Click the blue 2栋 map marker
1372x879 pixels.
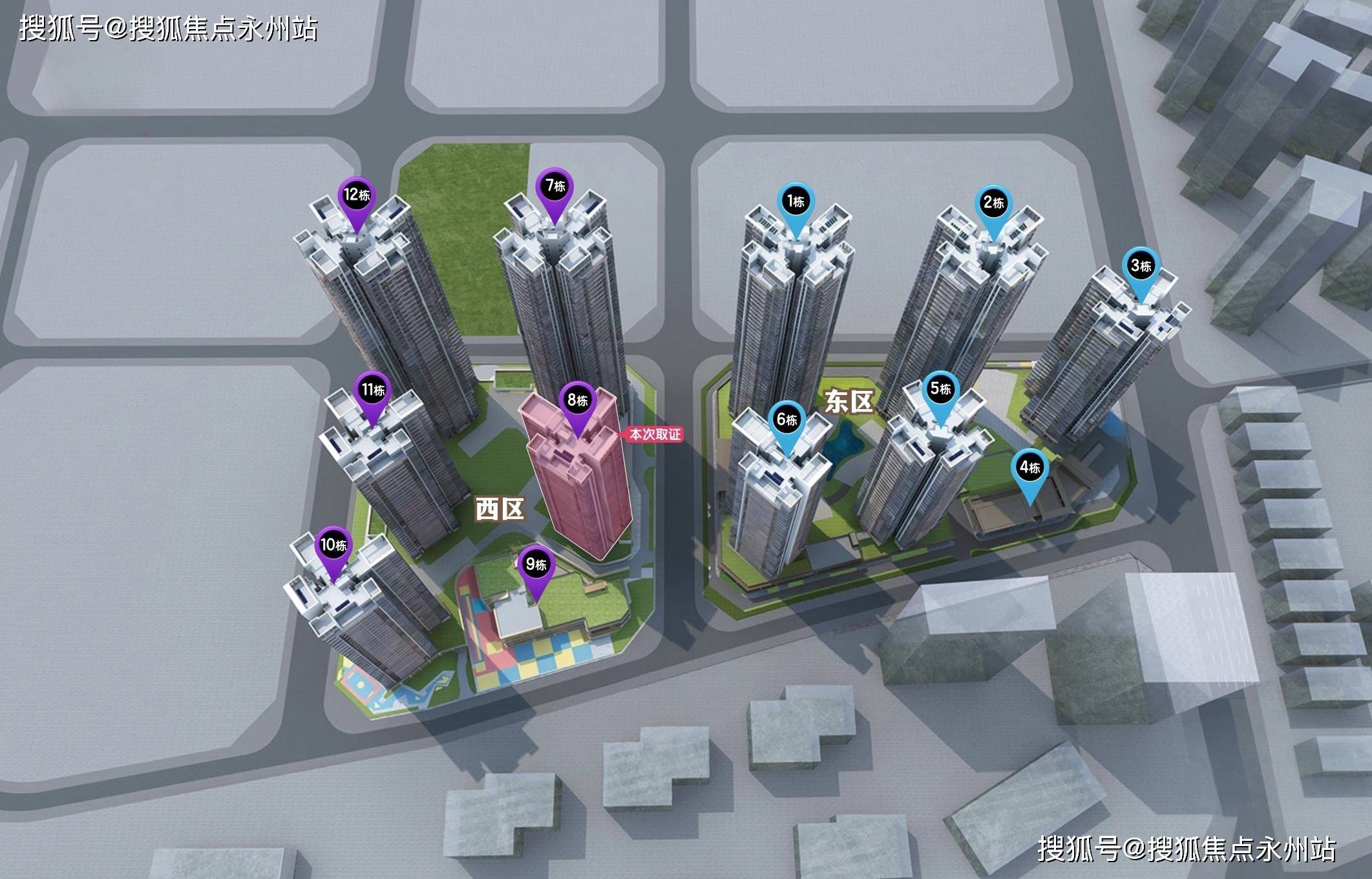(x=993, y=204)
